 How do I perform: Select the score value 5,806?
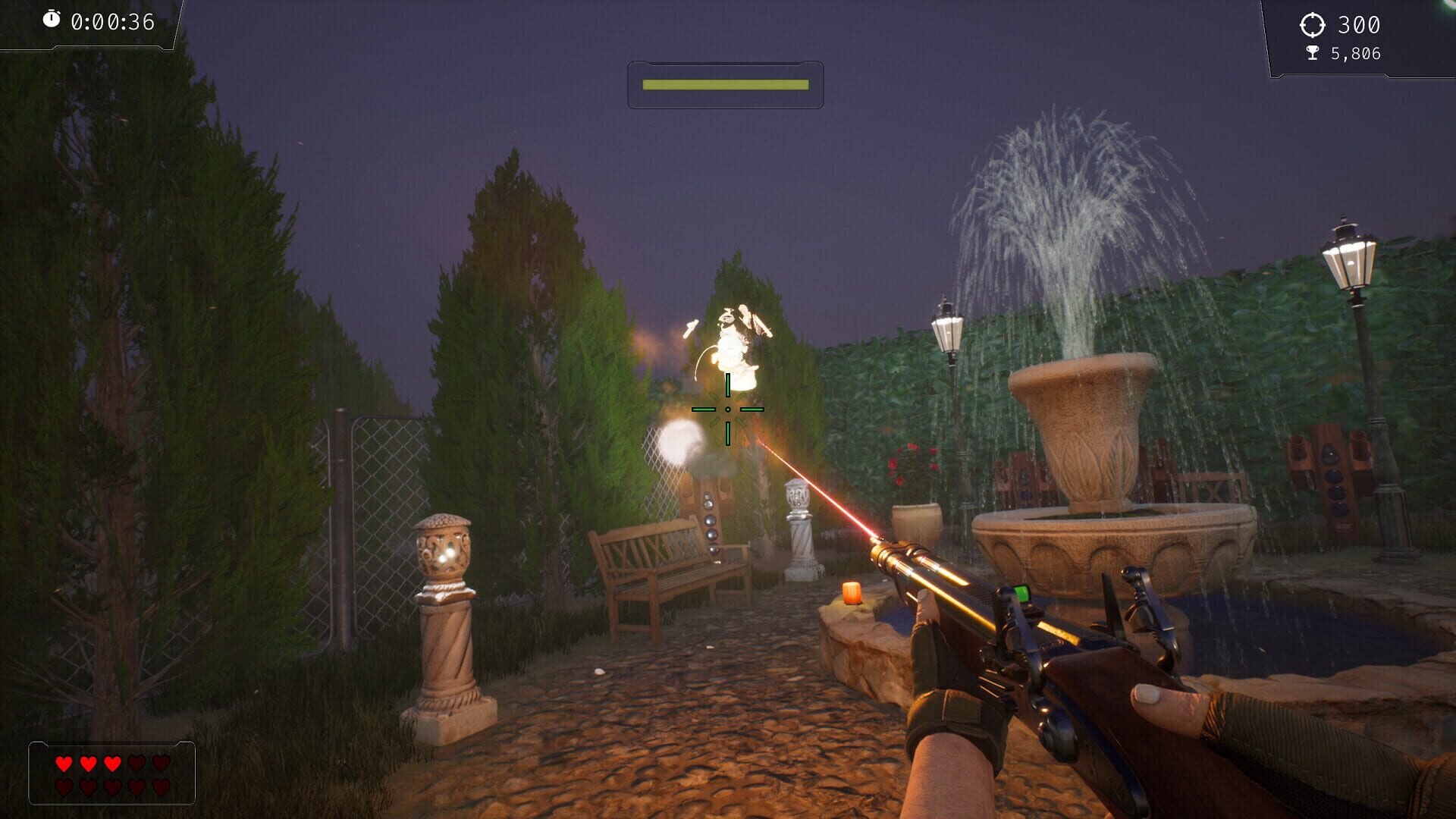pyautogui.click(x=1355, y=53)
